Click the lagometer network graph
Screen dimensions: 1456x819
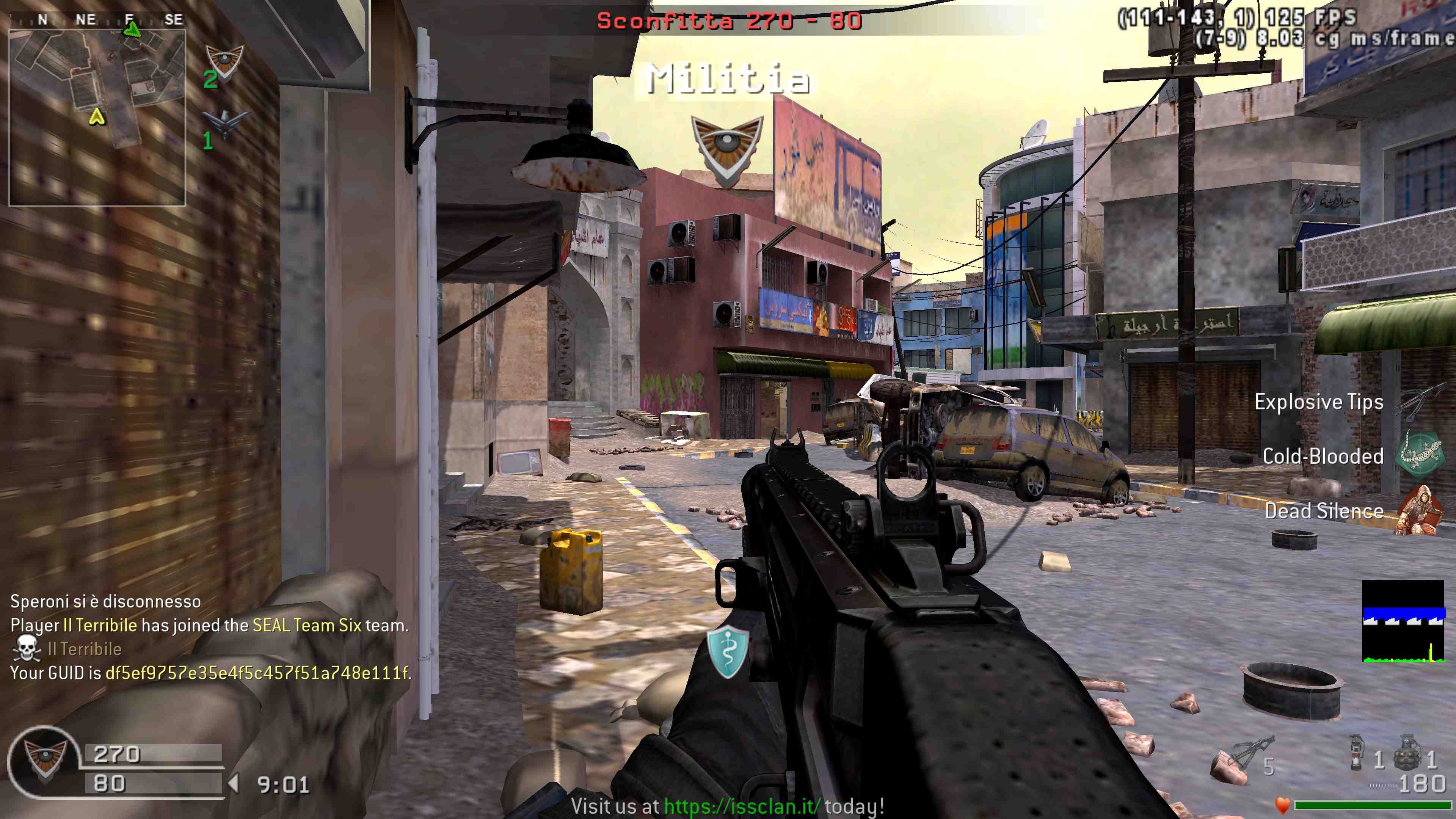(1403, 621)
